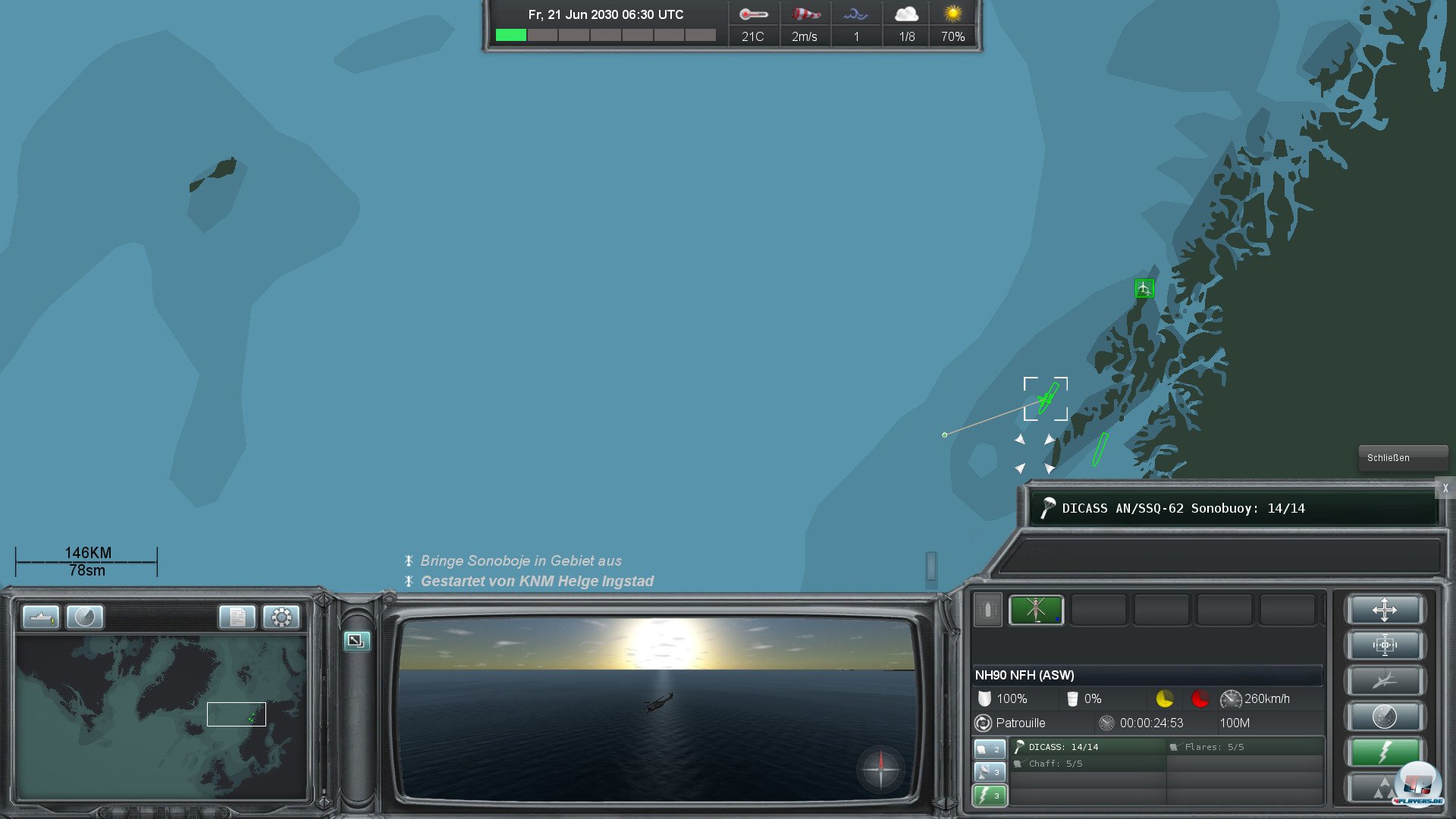Open the settings gear on the minimap toolbar
This screenshot has width=1456, height=819.
pos(281,617)
